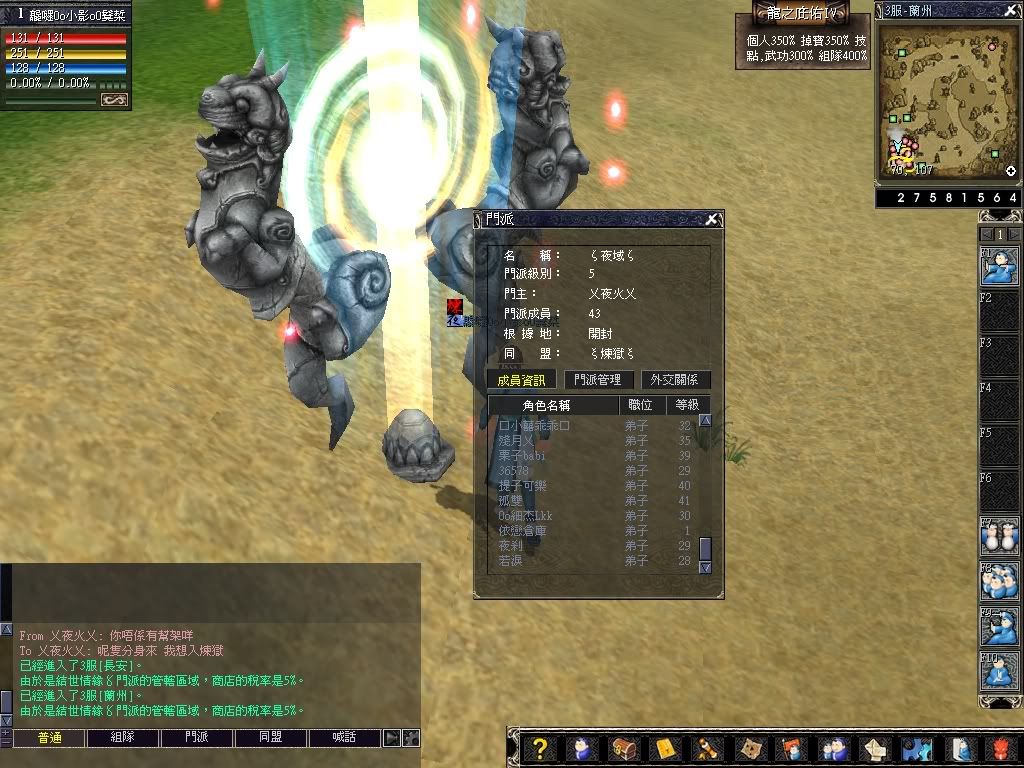
Task: Close the 門派 guild window
Action: click(711, 219)
